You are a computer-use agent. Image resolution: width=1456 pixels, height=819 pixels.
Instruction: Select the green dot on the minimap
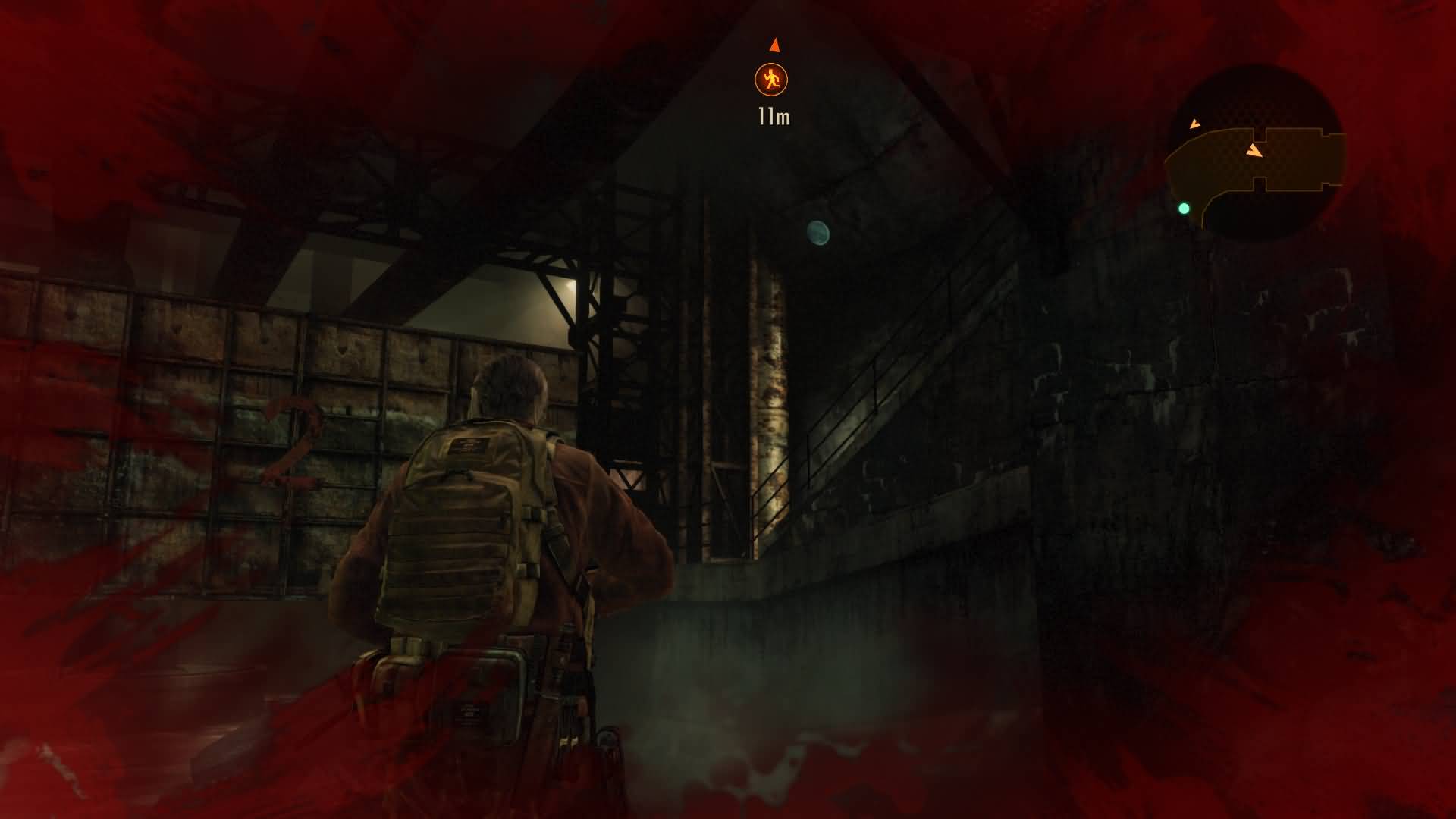click(1184, 208)
